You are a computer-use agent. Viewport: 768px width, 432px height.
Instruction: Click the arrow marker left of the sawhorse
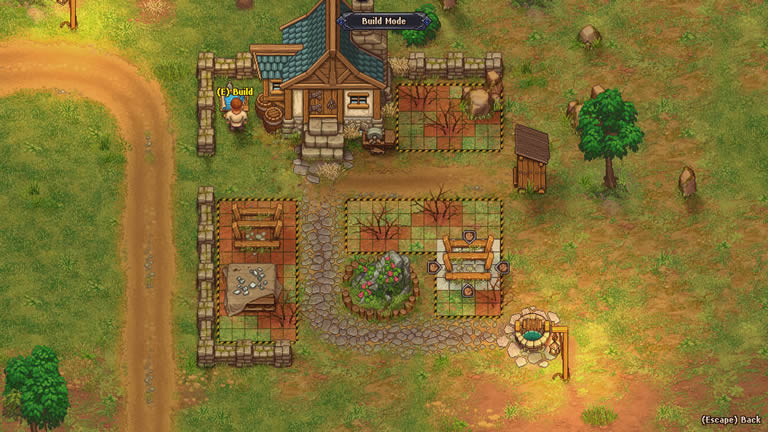435,268
